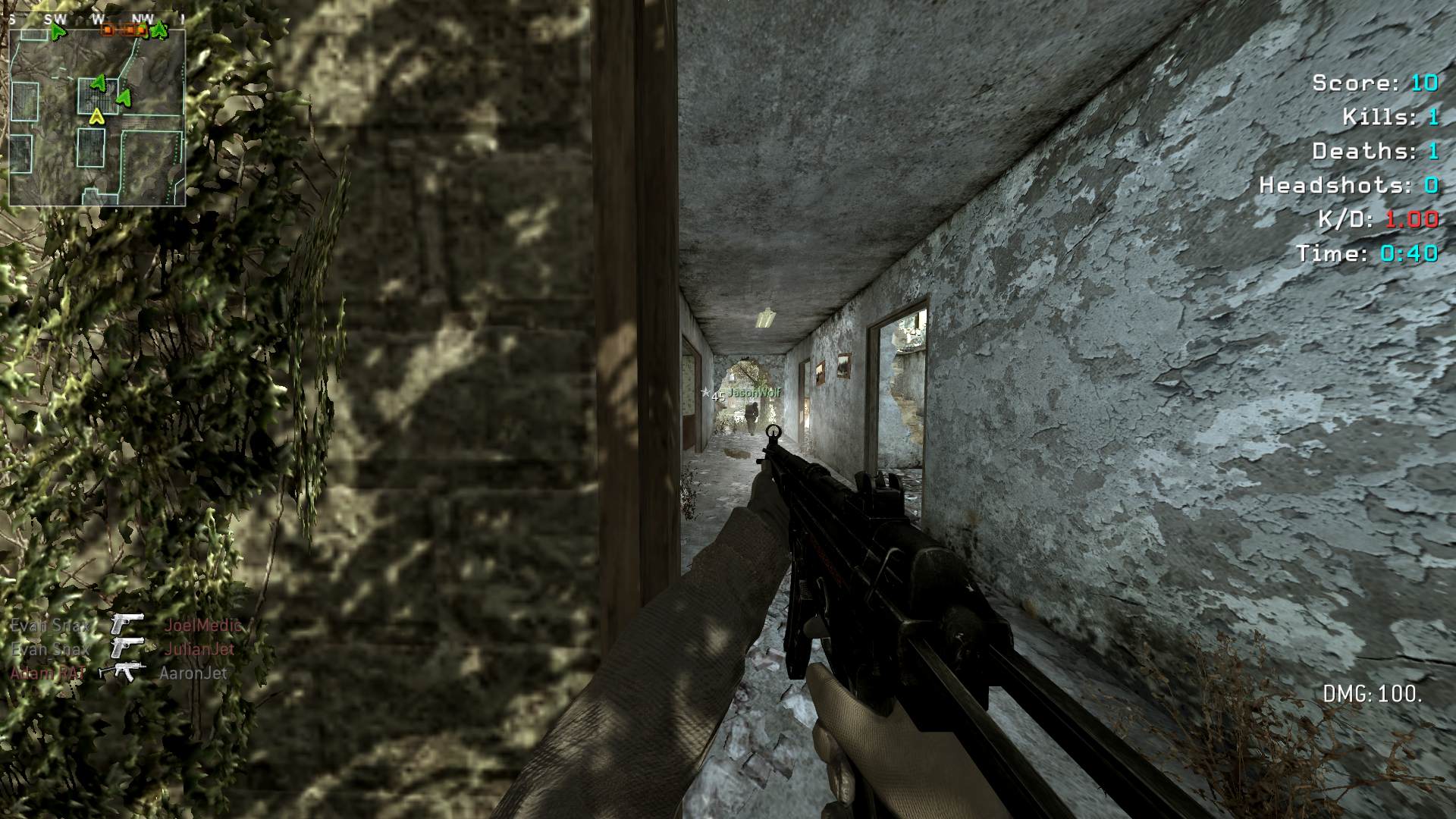Select the JoelMedic kill feed entry

point(203,626)
